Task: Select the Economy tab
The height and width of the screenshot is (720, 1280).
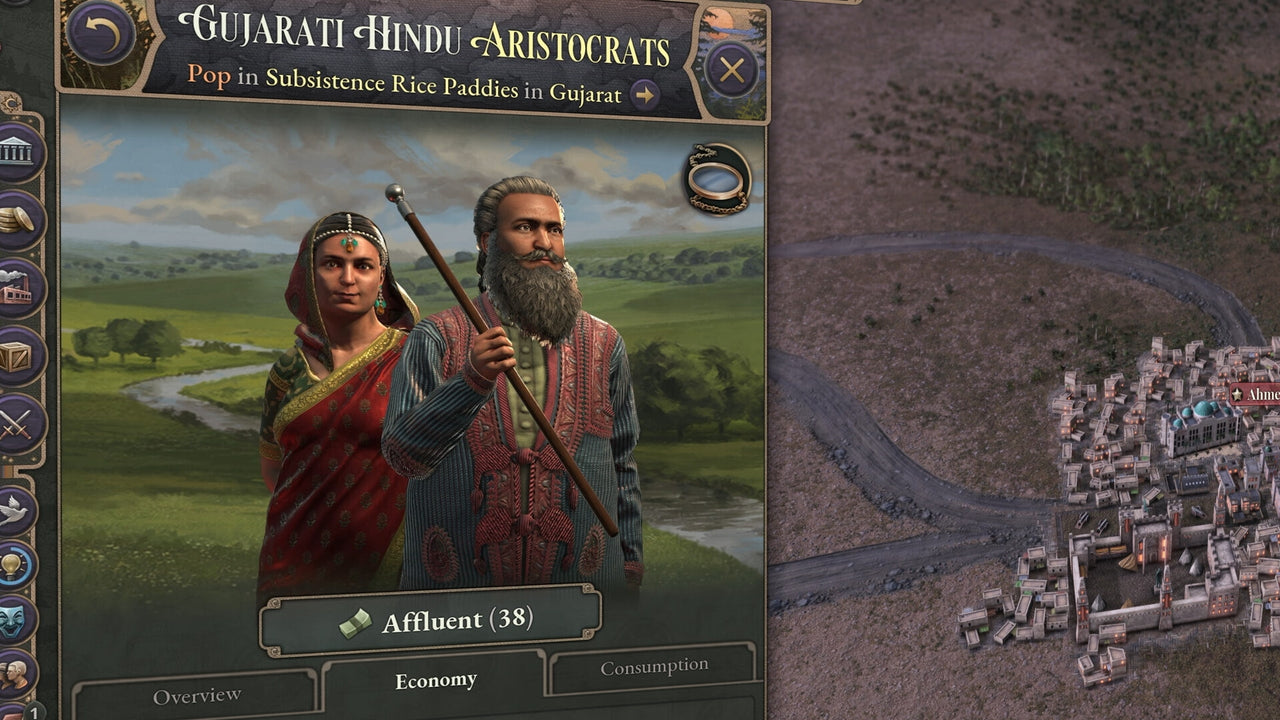Action: [x=435, y=681]
